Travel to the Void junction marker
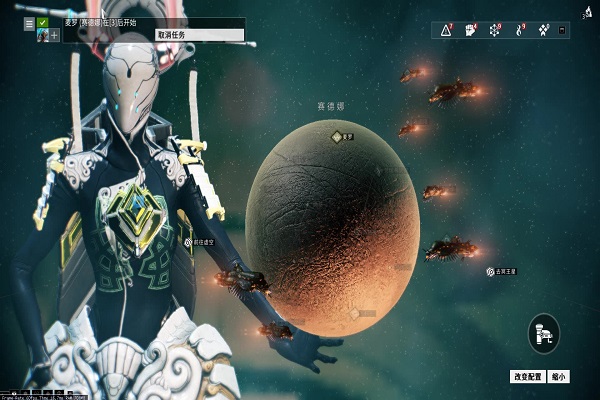Viewport: 600px width, 400px height. [x=188, y=241]
